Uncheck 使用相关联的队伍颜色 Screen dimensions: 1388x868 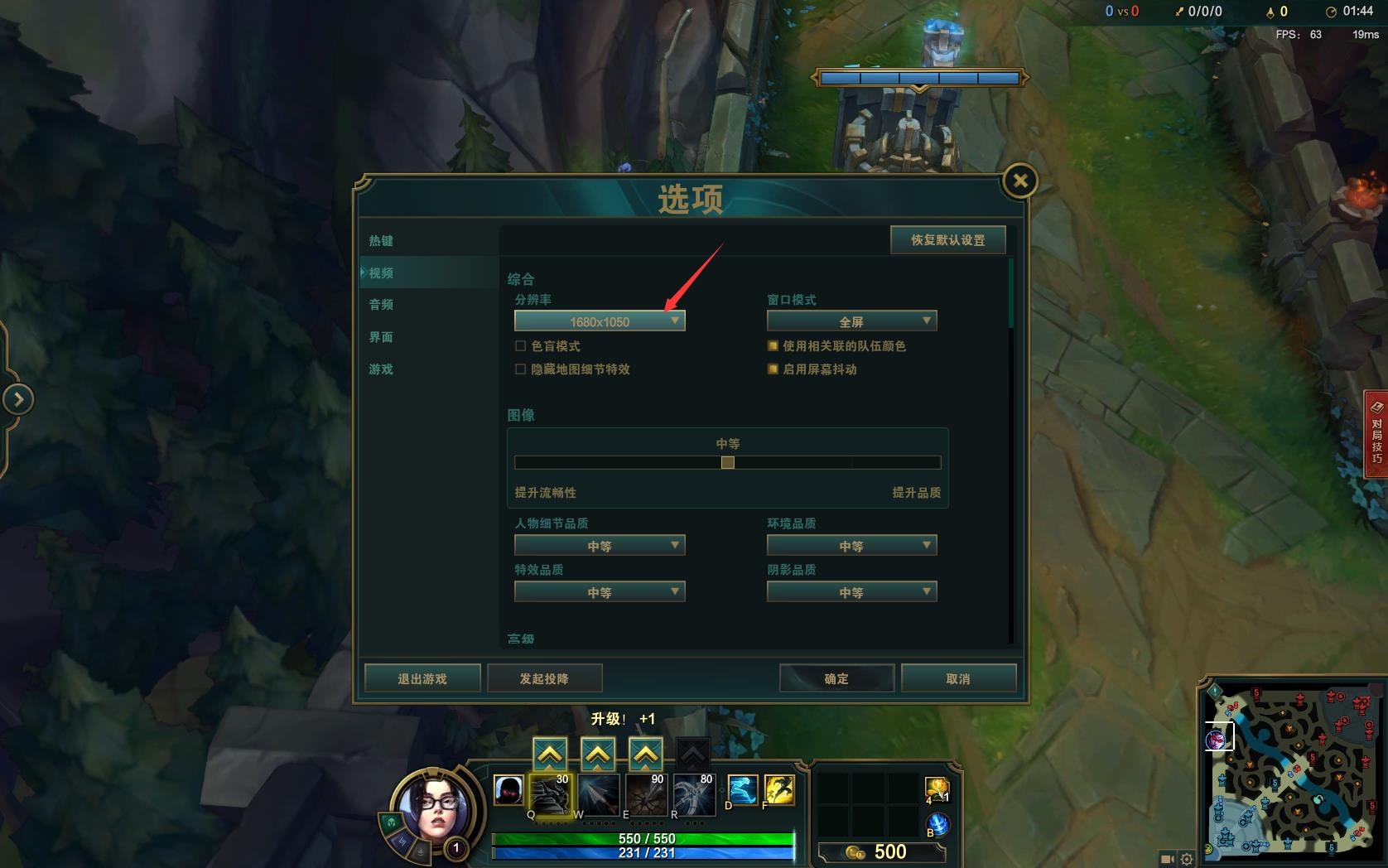(772, 346)
